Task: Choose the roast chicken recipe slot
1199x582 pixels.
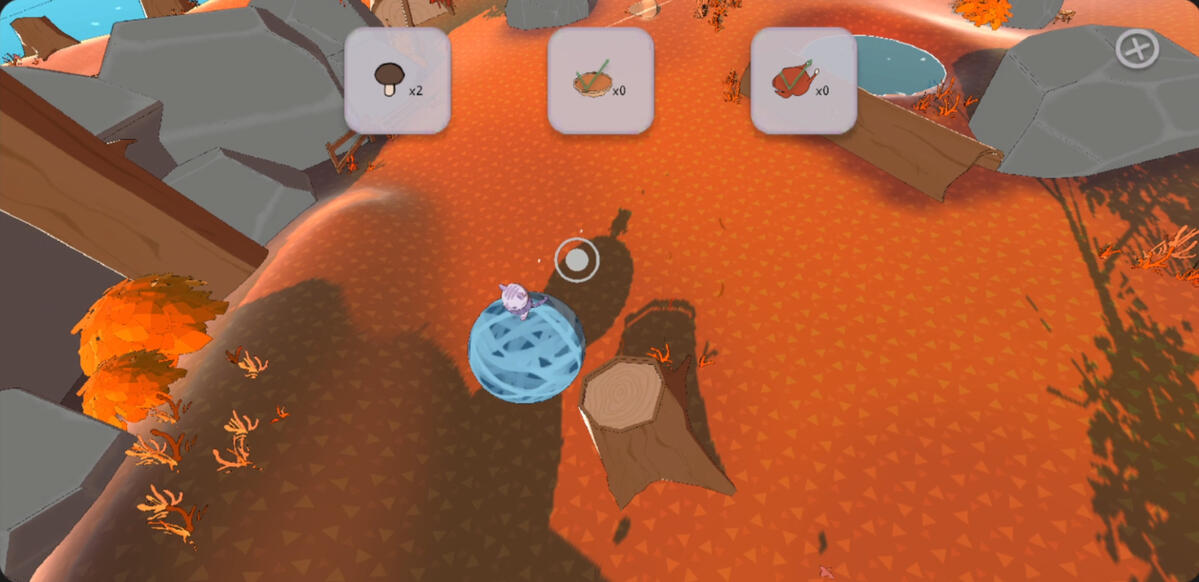Action: point(803,80)
